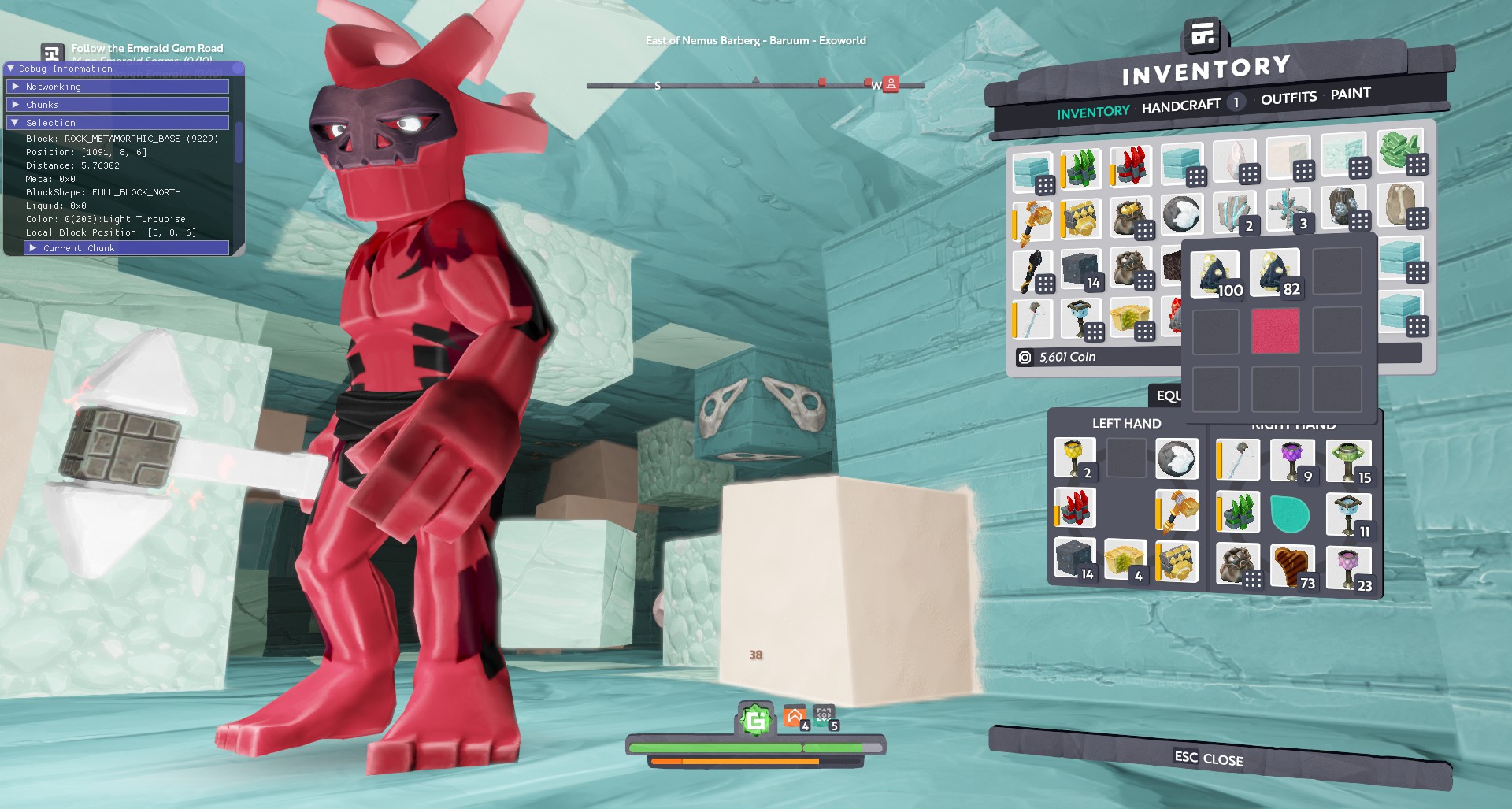Select the red highlighted slot in the popup

pos(1275,332)
